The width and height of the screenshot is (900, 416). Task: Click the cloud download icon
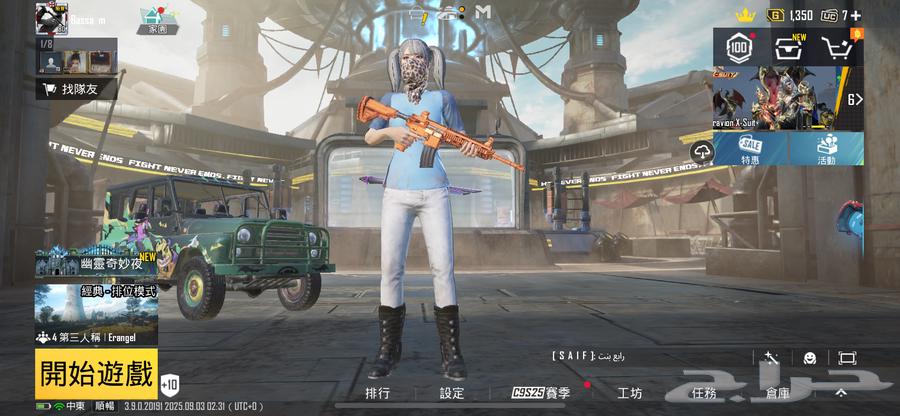click(x=701, y=151)
